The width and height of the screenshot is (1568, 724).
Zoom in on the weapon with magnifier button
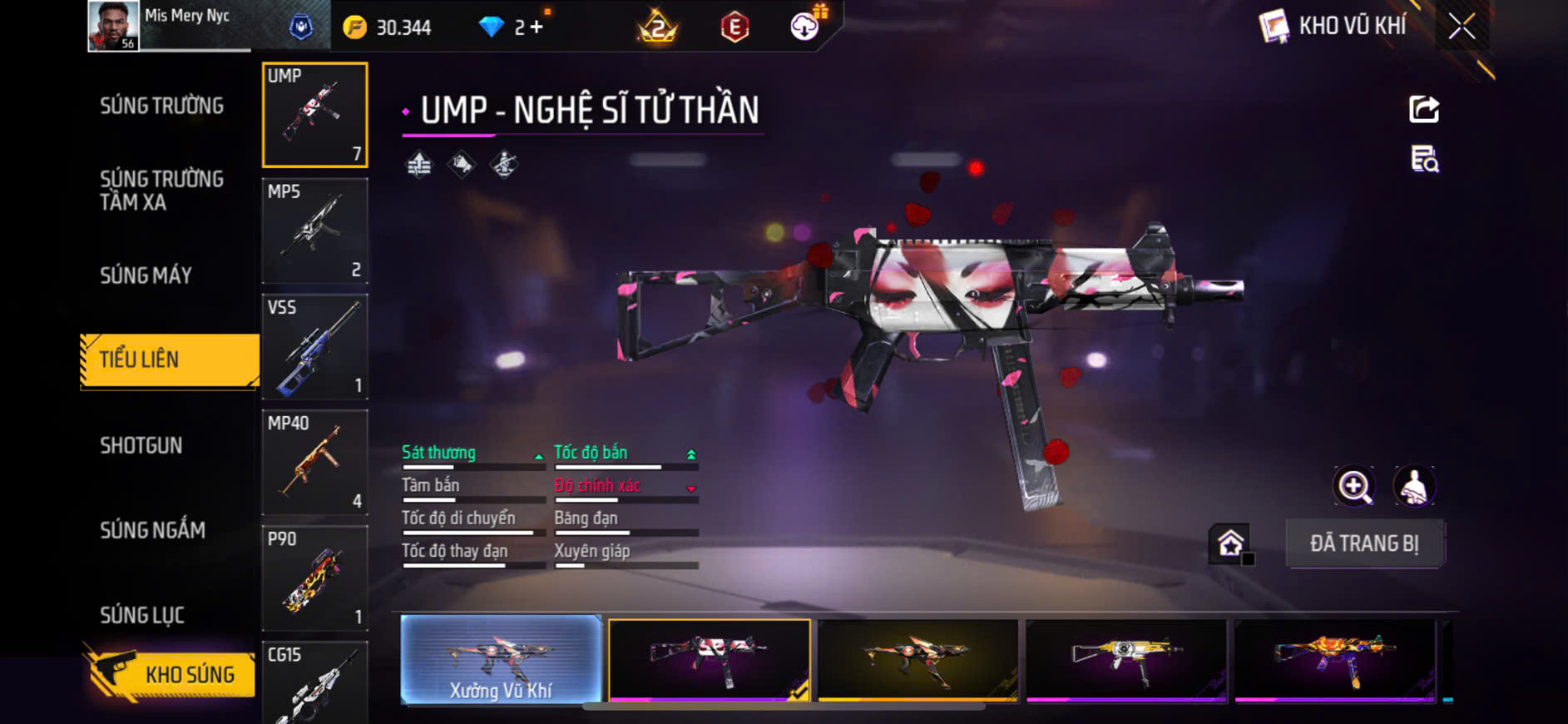(x=1354, y=487)
